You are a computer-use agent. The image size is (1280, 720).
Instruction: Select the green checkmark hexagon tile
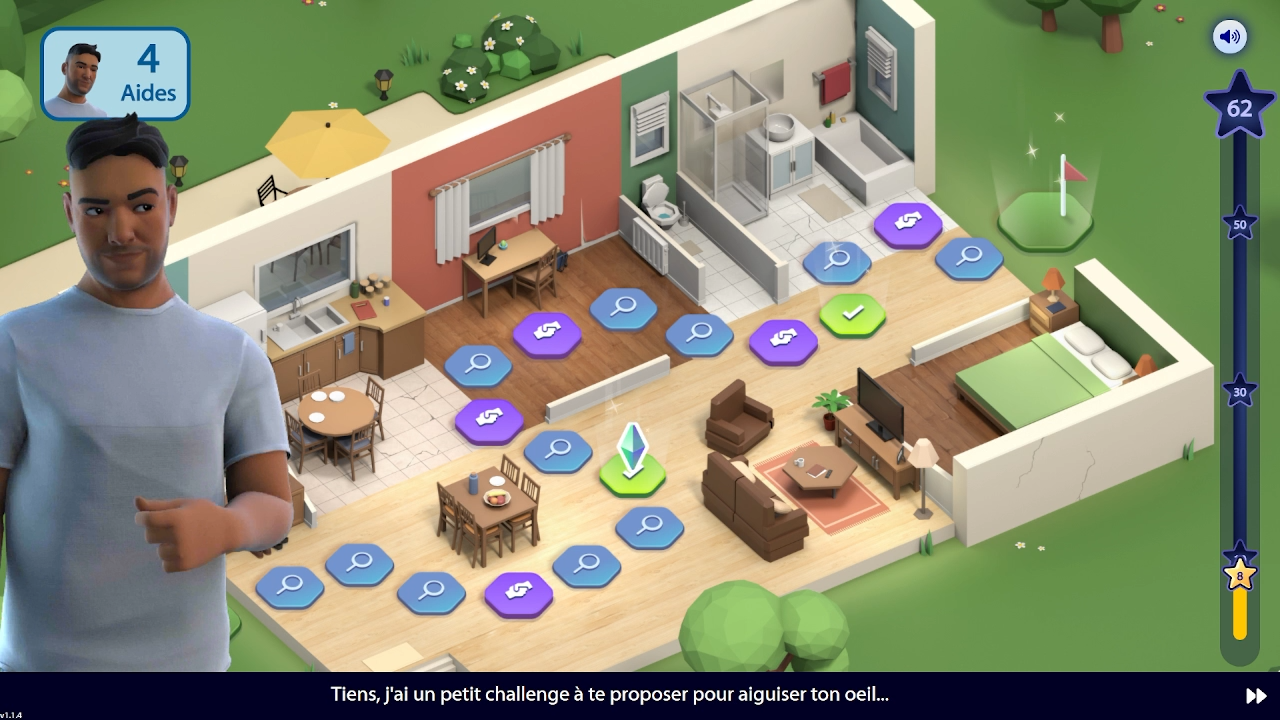coord(852,314)
